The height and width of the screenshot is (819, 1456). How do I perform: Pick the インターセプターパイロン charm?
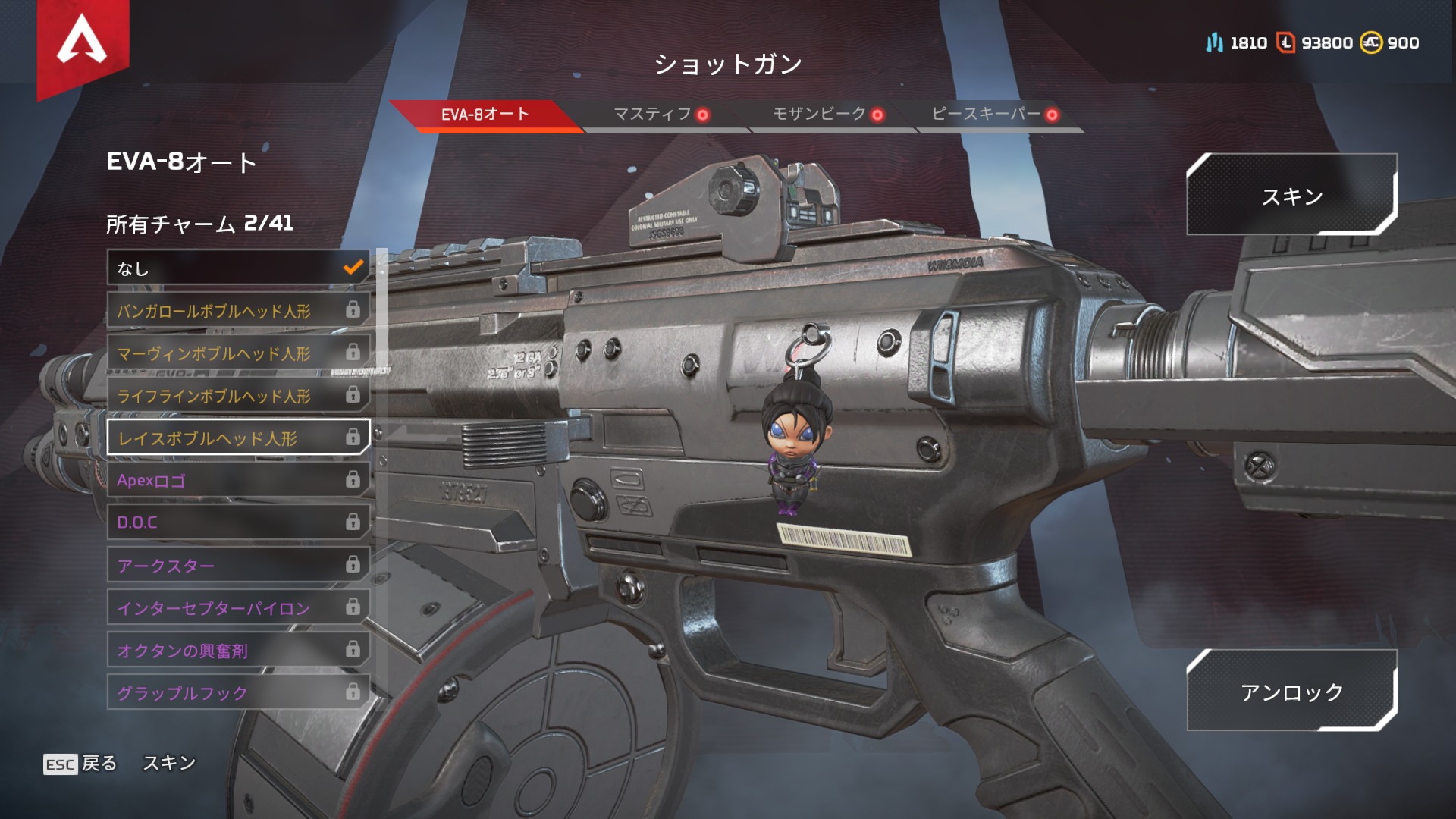click(x=238, y=607)
